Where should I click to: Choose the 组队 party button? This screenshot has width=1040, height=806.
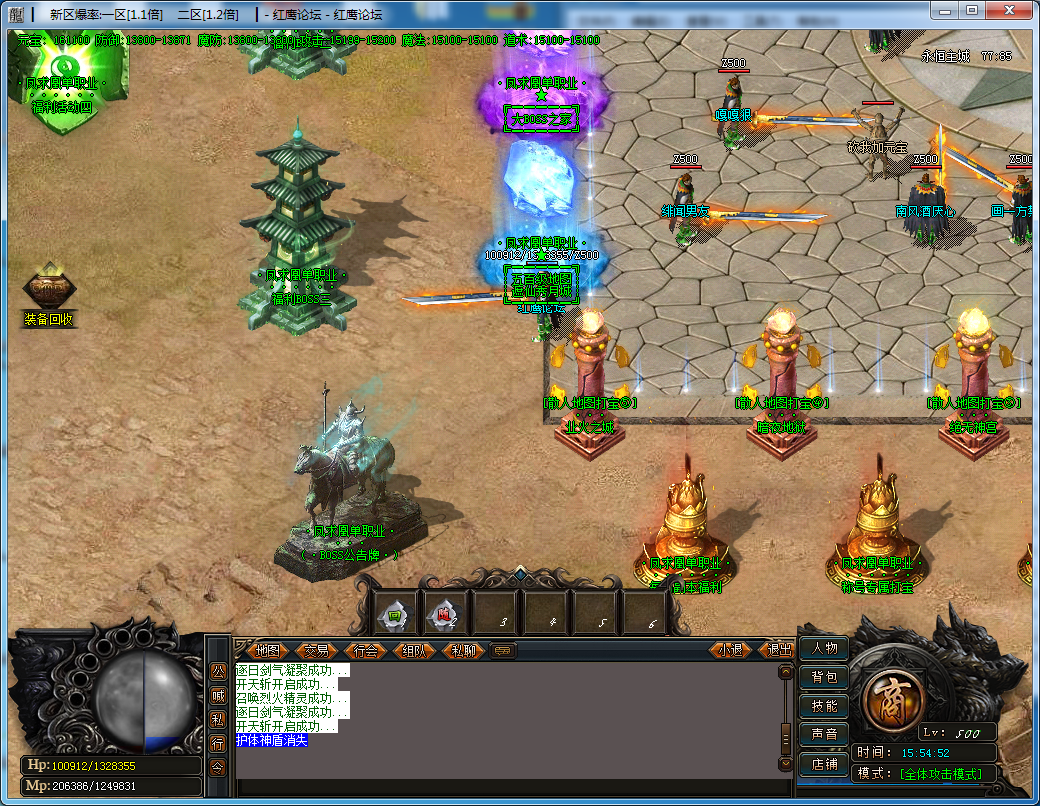(x=413, y=650)
